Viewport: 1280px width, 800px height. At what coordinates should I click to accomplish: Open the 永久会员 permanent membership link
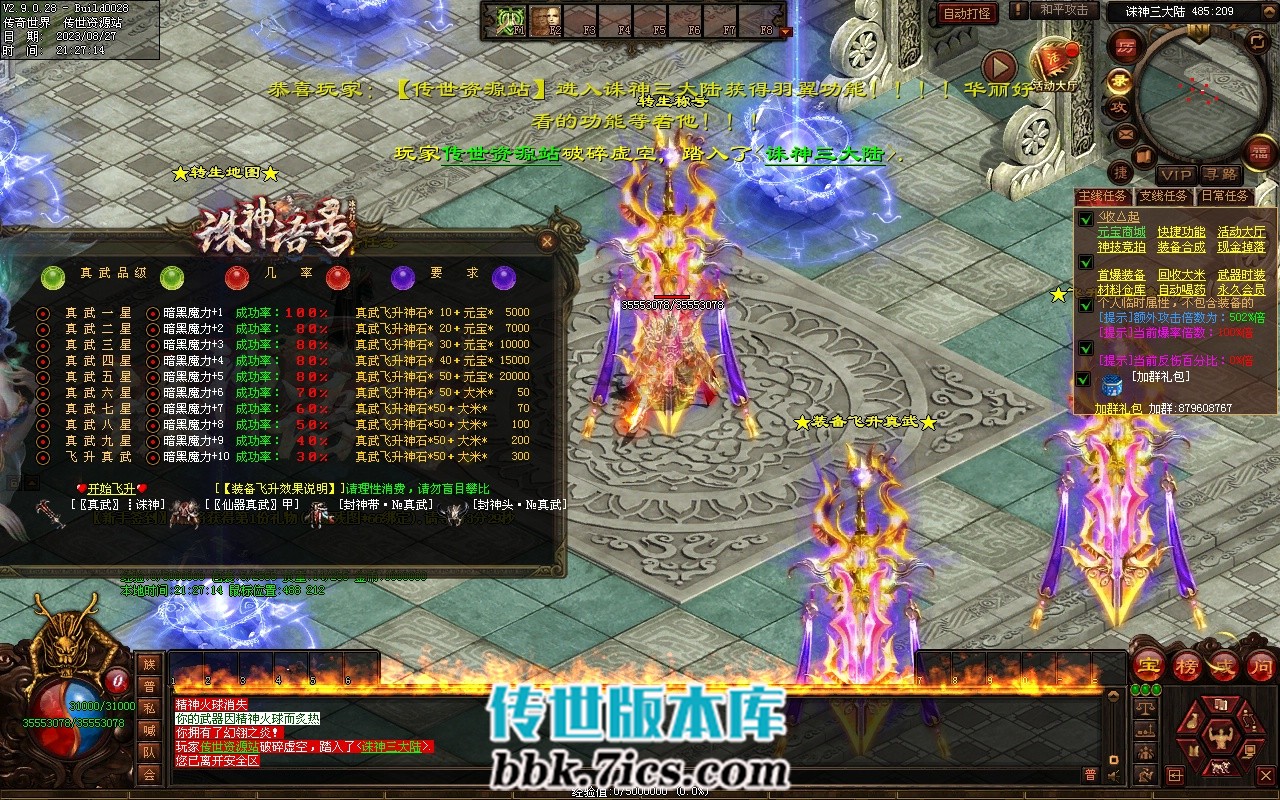(1241, 290)
